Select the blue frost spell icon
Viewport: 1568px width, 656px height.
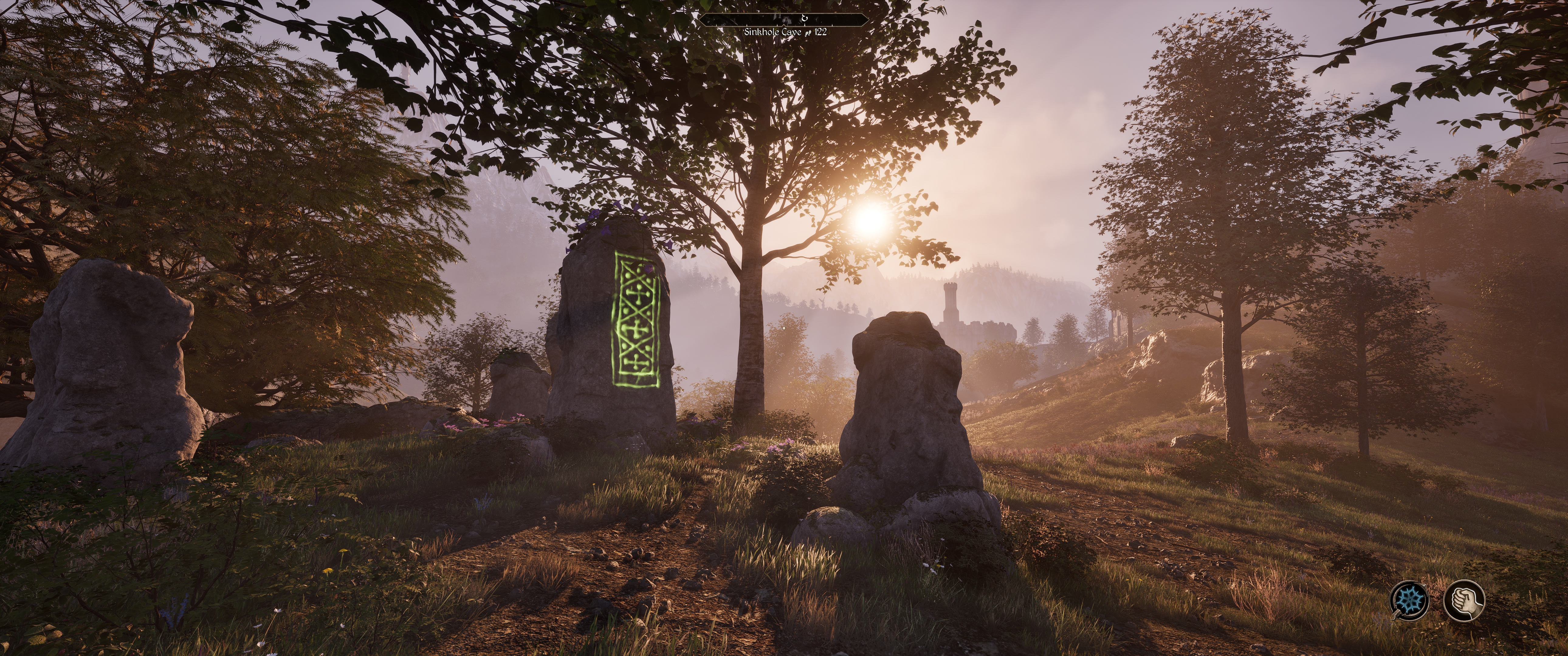click(1410, 600)
